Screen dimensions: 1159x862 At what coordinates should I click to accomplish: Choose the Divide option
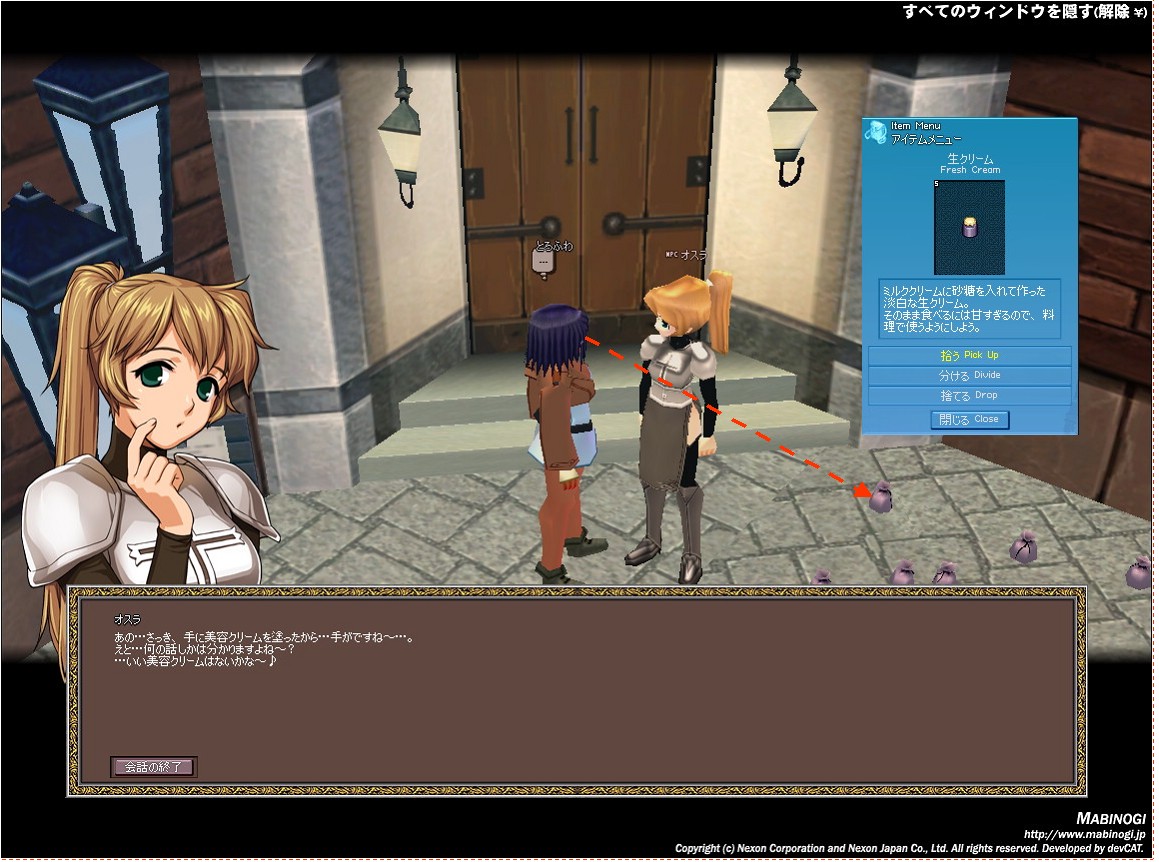tap(969, 376)
